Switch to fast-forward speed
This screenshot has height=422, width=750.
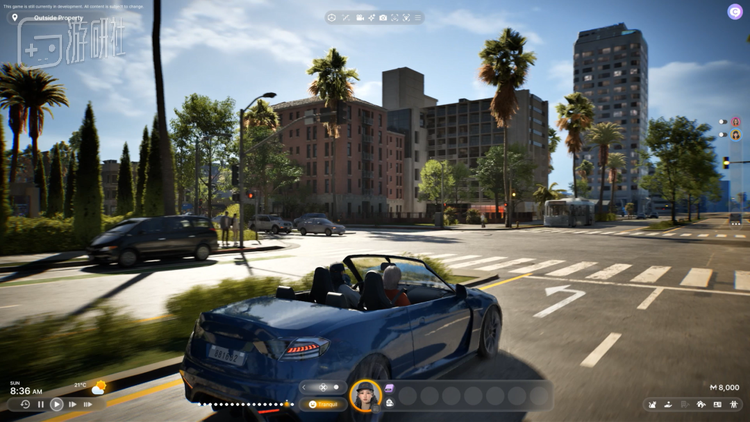73,404
